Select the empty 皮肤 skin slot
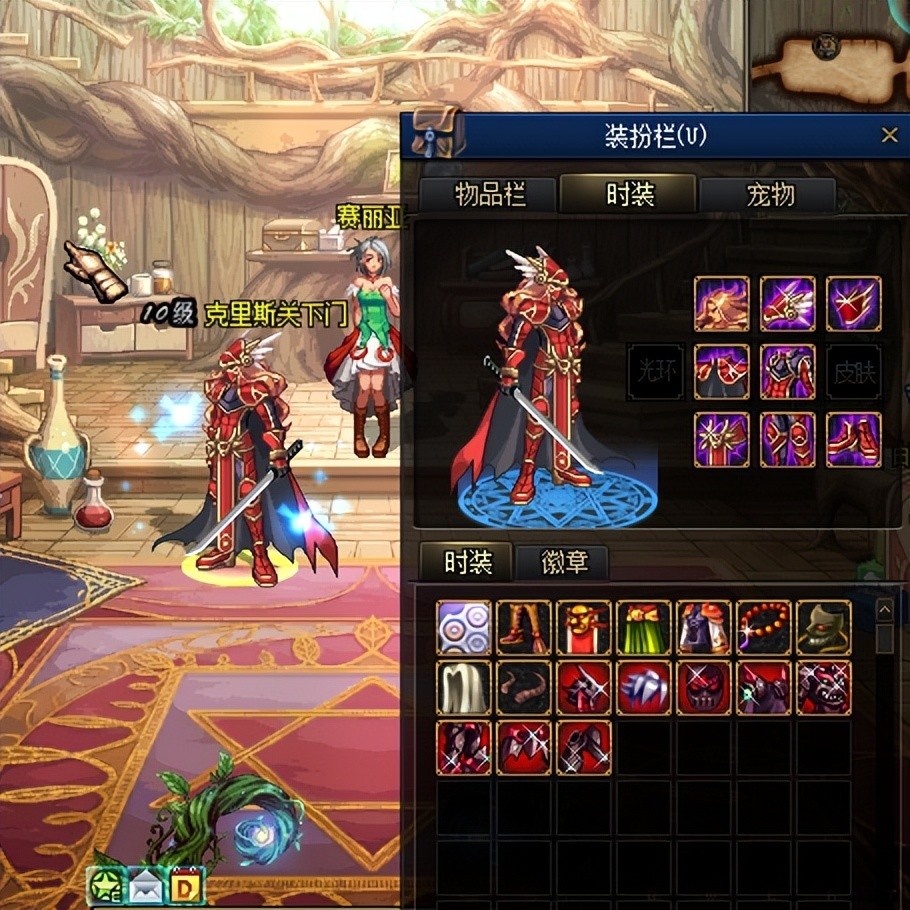The height and width of the screenshot is (910, 910). [854, 371]
